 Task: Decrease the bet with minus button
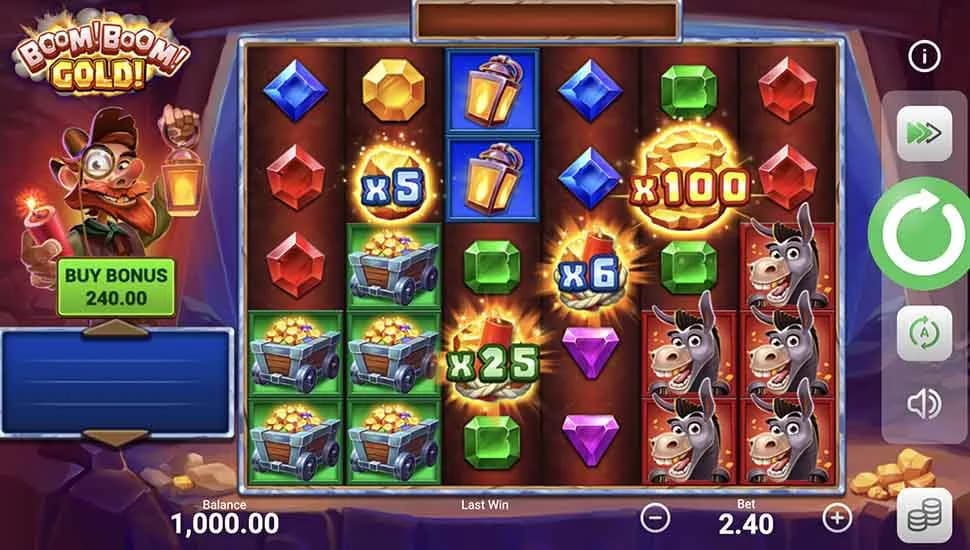pyautogui.click(x=655, y=518)
